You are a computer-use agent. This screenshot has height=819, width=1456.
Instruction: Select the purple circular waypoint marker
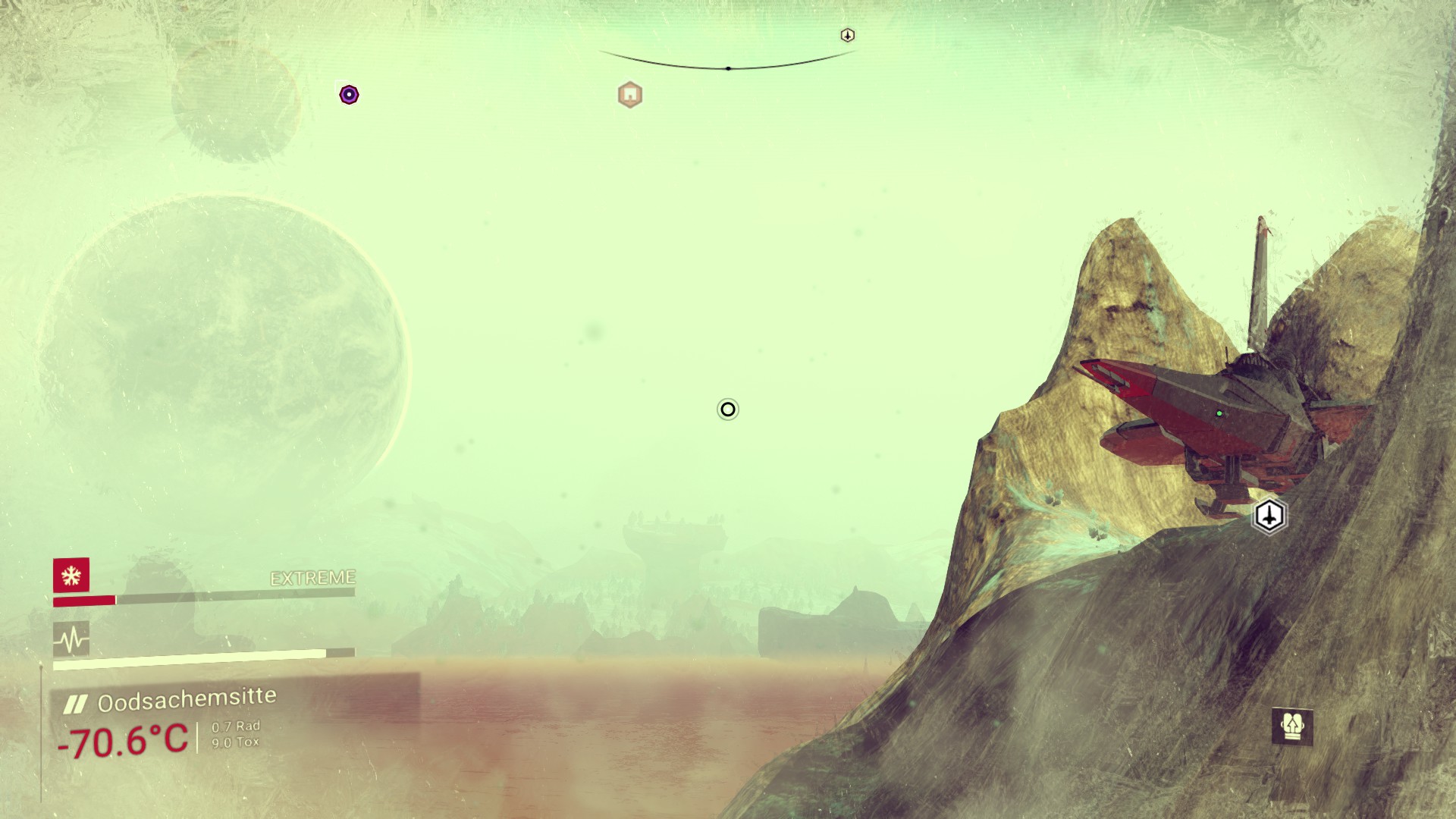[x=349, y=95]
